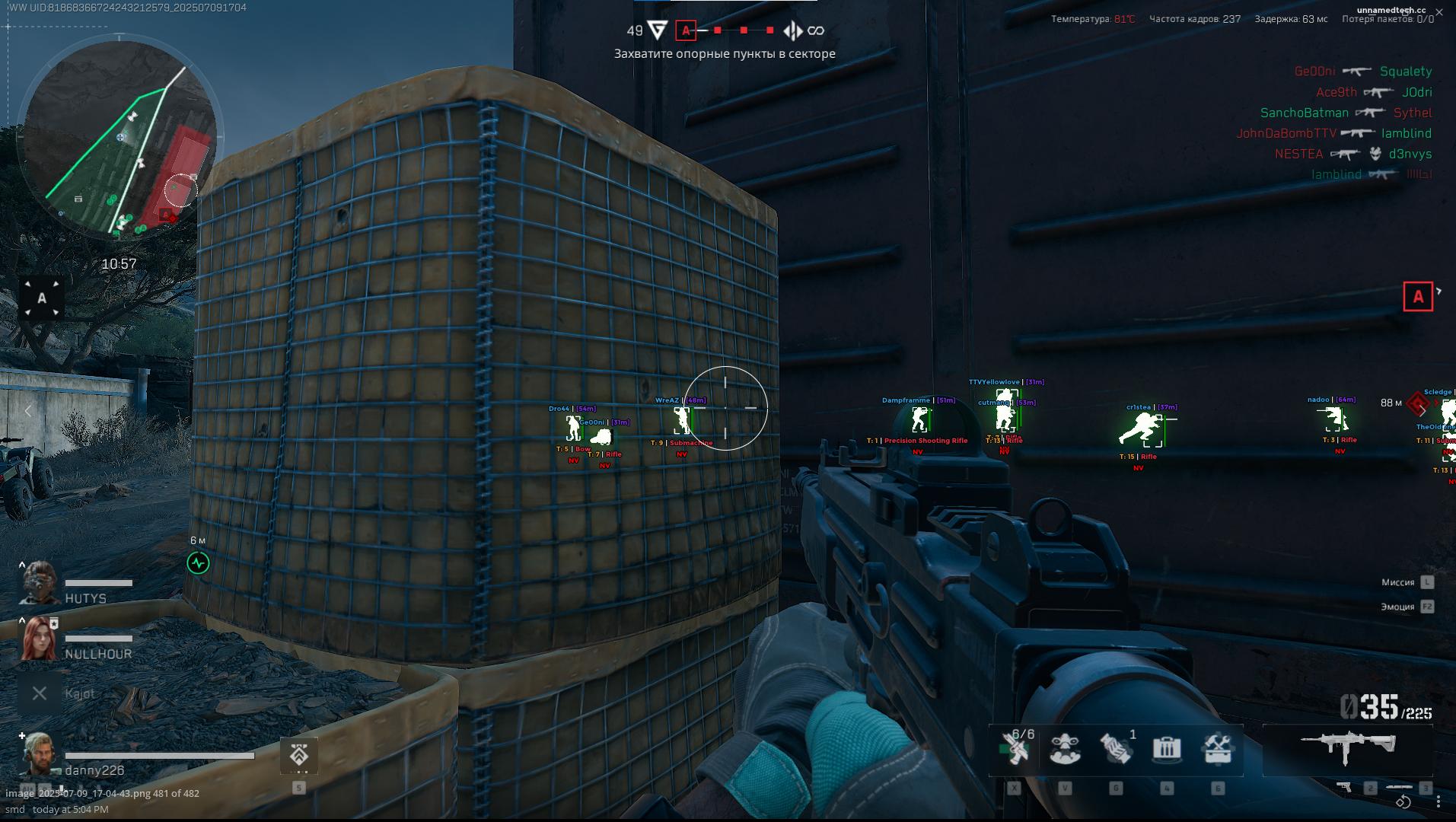Select the smoke grenade slot
The image size is (1456, 822).
click(1116, 749)
